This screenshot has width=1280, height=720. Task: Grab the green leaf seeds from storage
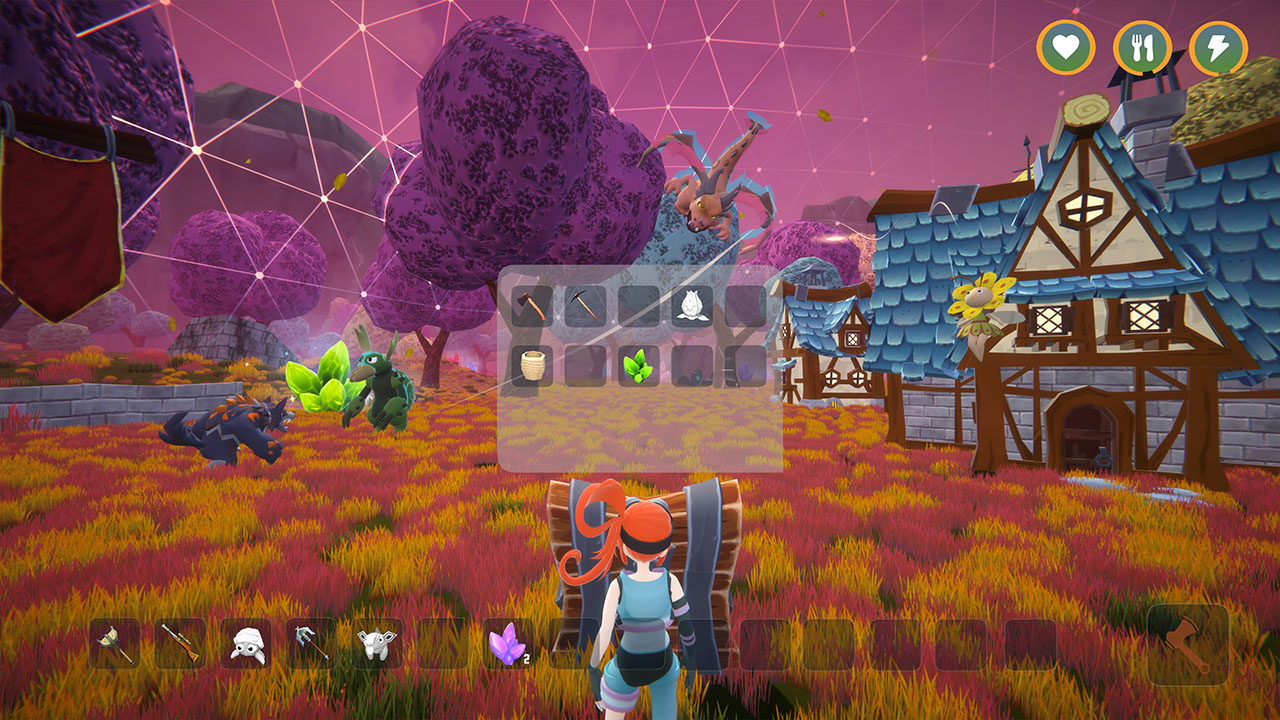[638, 365]
